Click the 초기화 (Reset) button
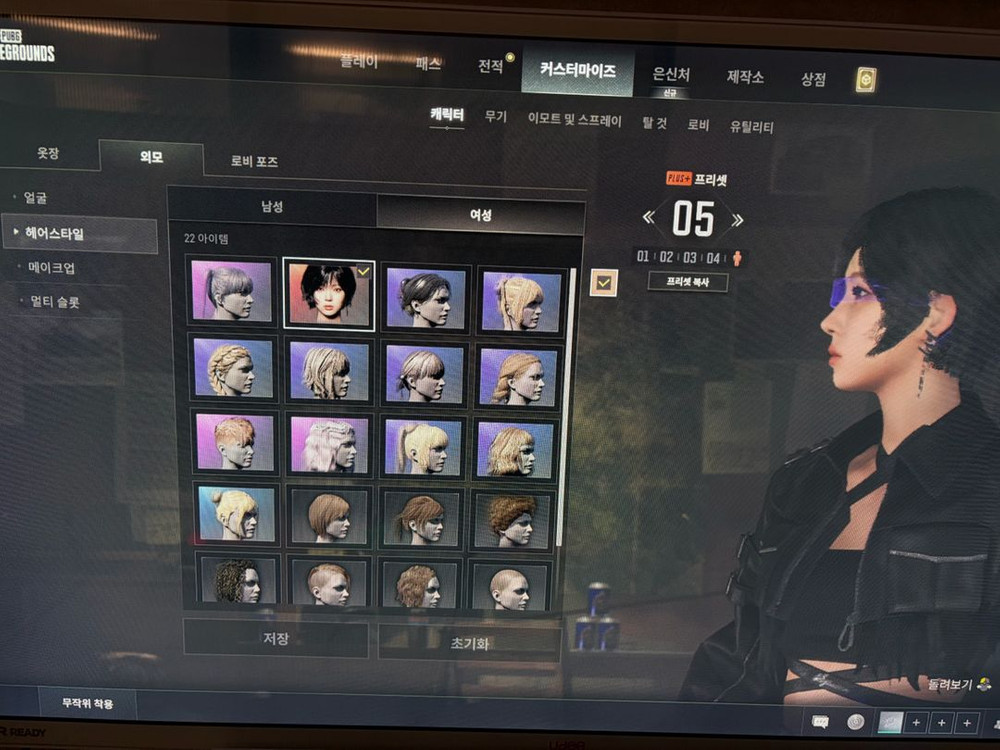The width and height of the screenshot is (1000, 750). click(469, 643)
